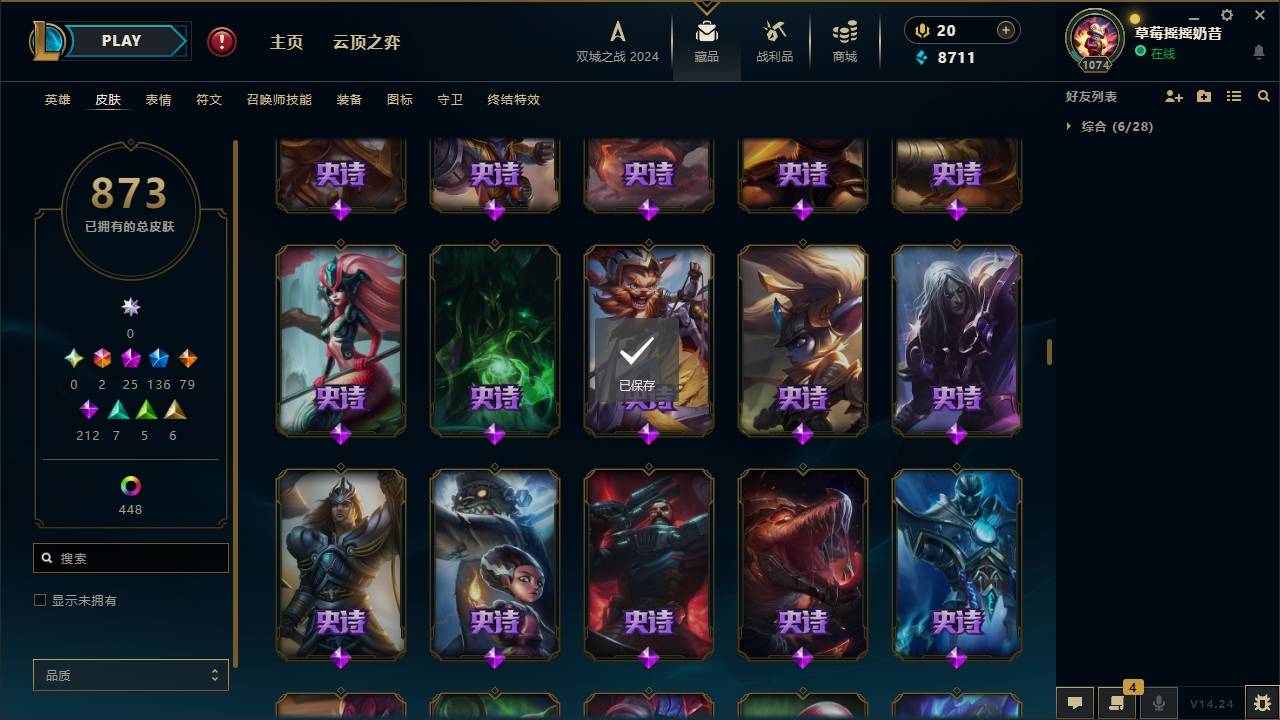Screen dimensions: 1280x720
Task: Enable the 显示未拥有 checkbox
Action: tap(40, 600)
